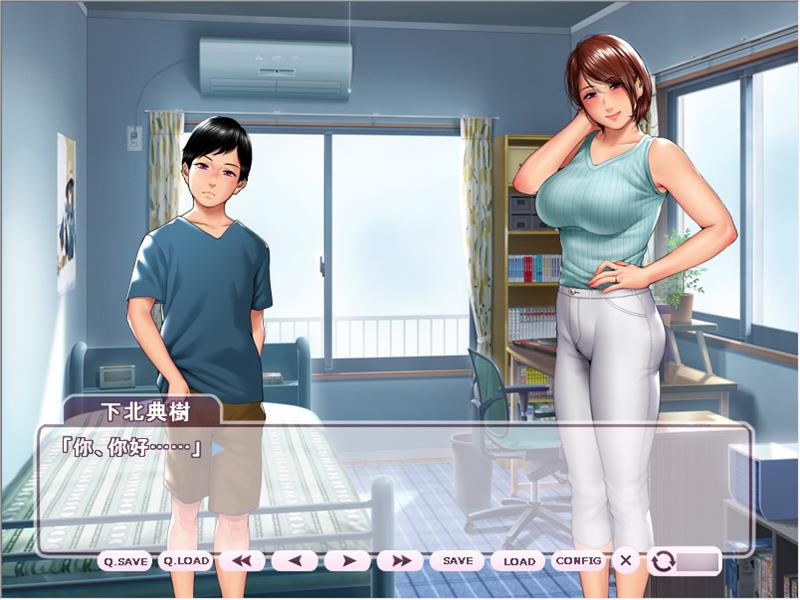Open the SAVE menu
Viewport: 800px width, 600px height.
point(457,561)
